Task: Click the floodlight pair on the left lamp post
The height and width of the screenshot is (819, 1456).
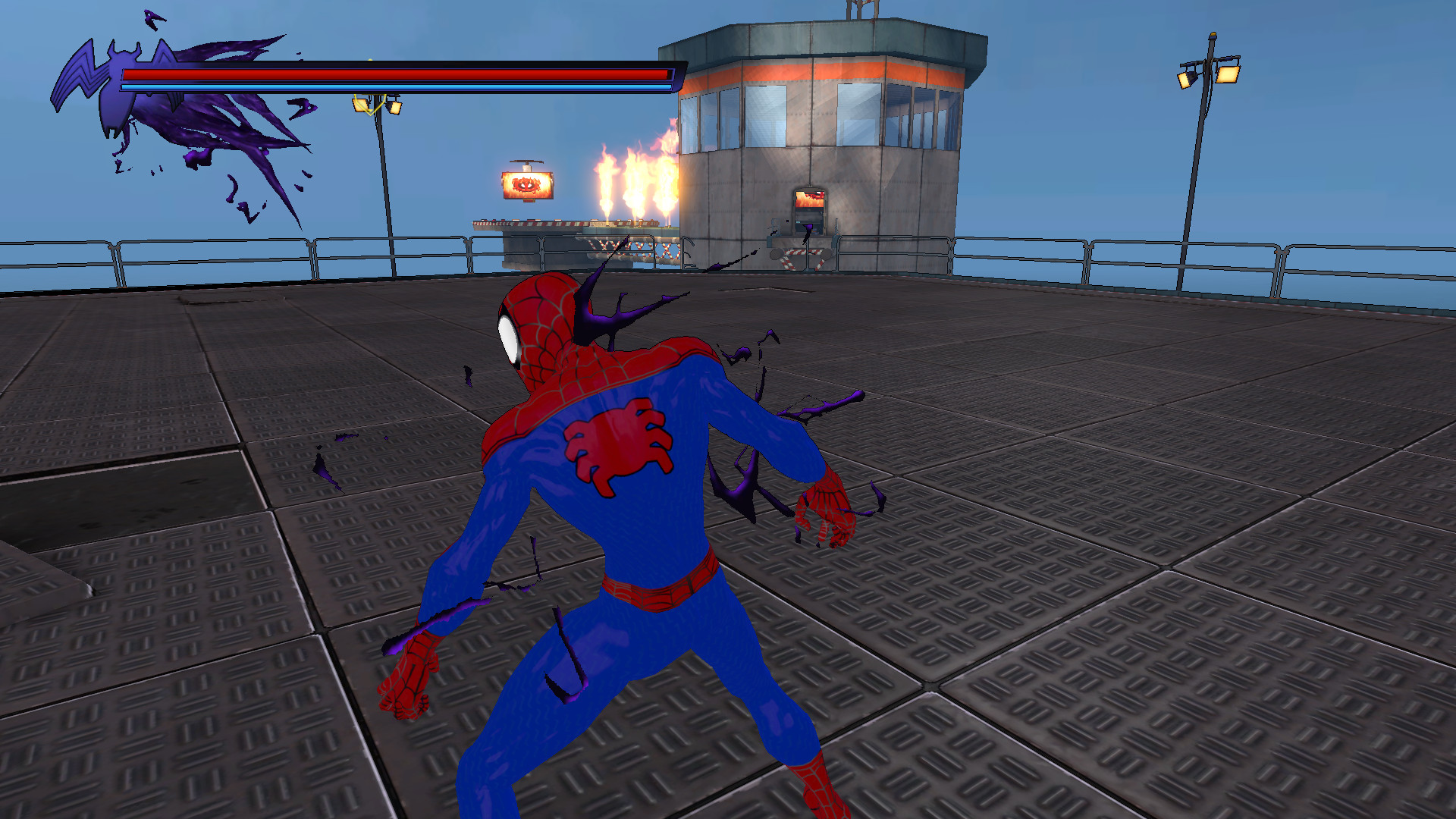Action: click(x=378, y=105)
